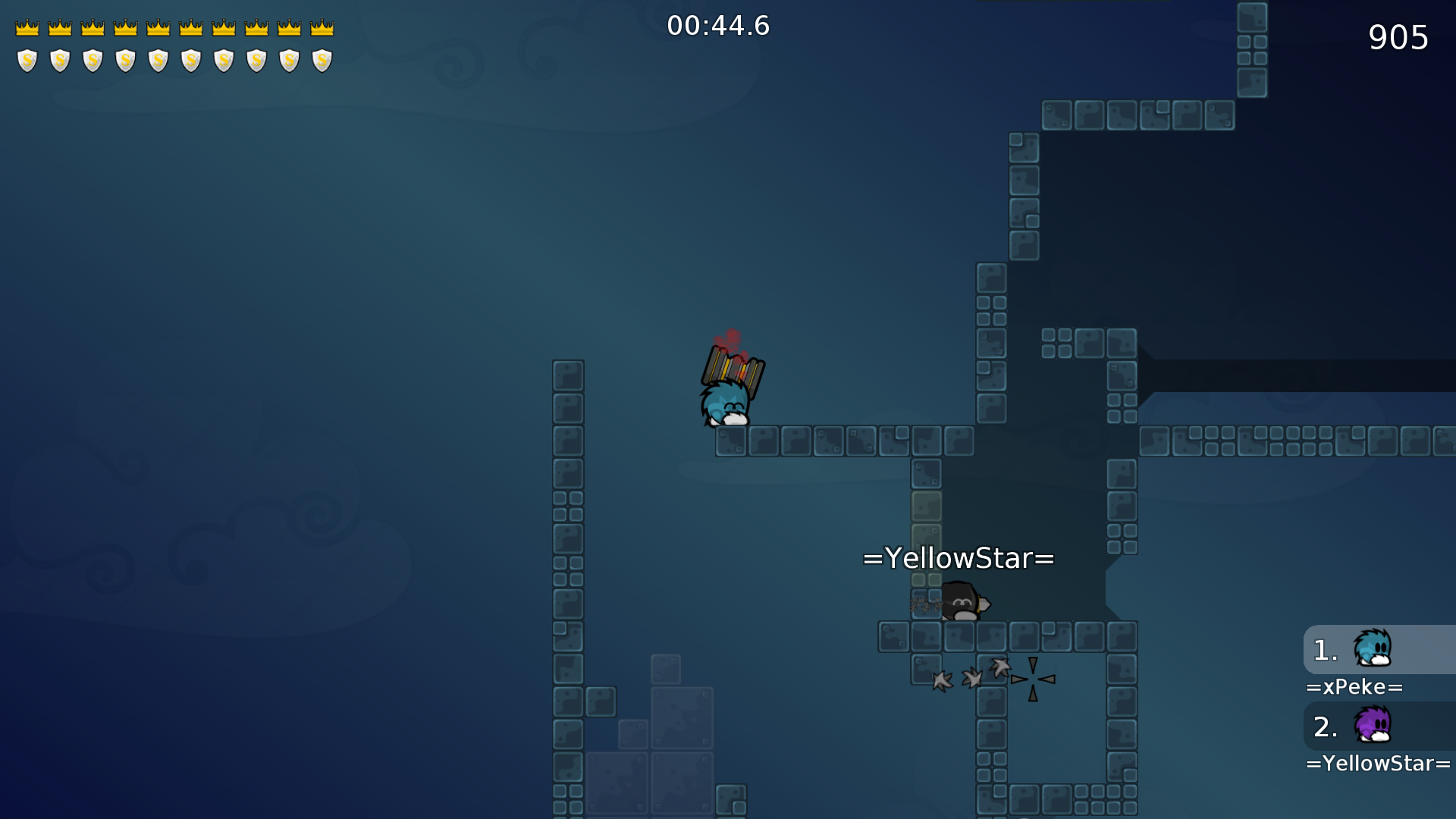
Task: Click the teal tee avatar in the leaderboard
Action: tap(1373, 648)
